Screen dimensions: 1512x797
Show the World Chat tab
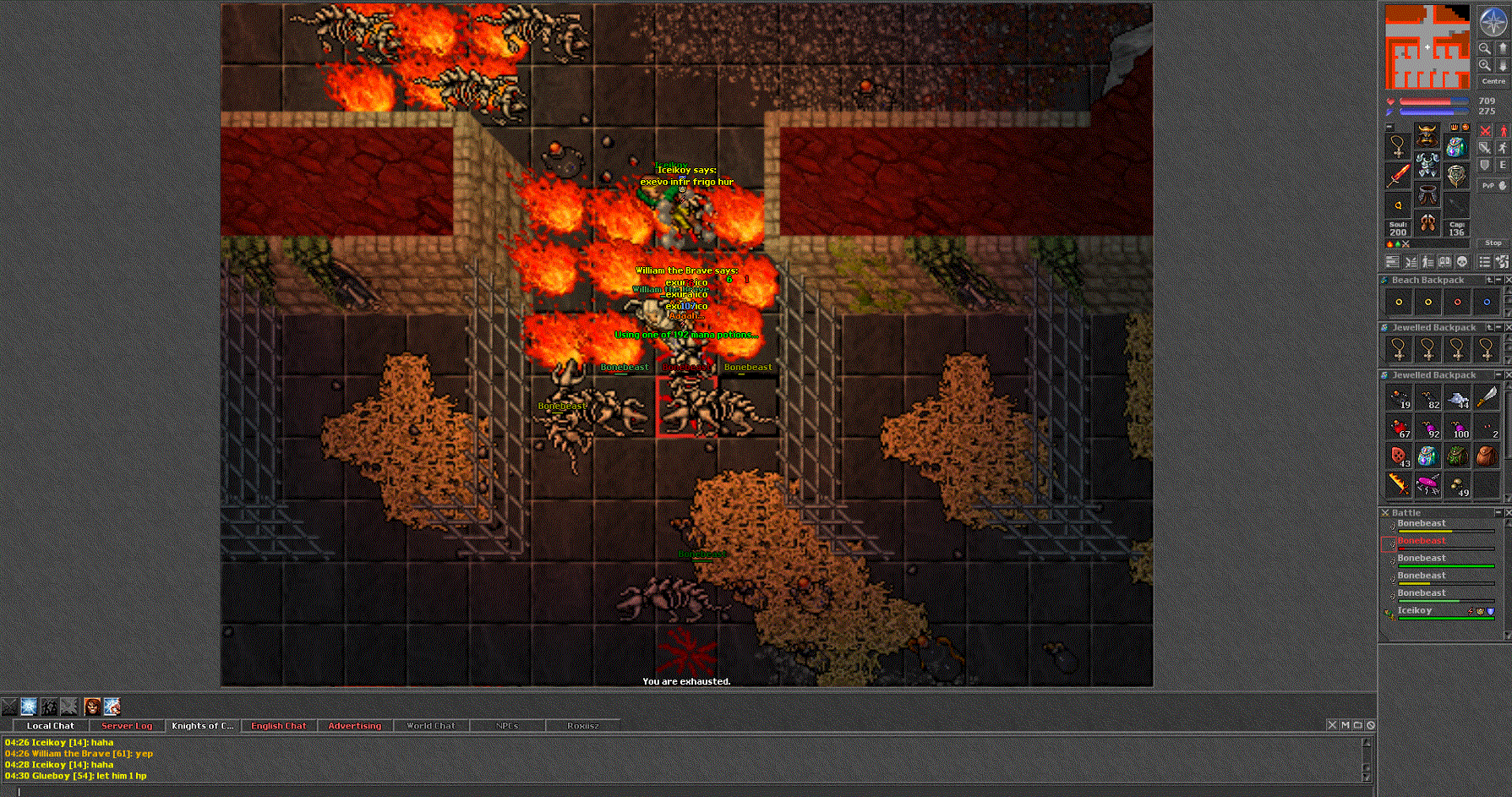(430, 726)
